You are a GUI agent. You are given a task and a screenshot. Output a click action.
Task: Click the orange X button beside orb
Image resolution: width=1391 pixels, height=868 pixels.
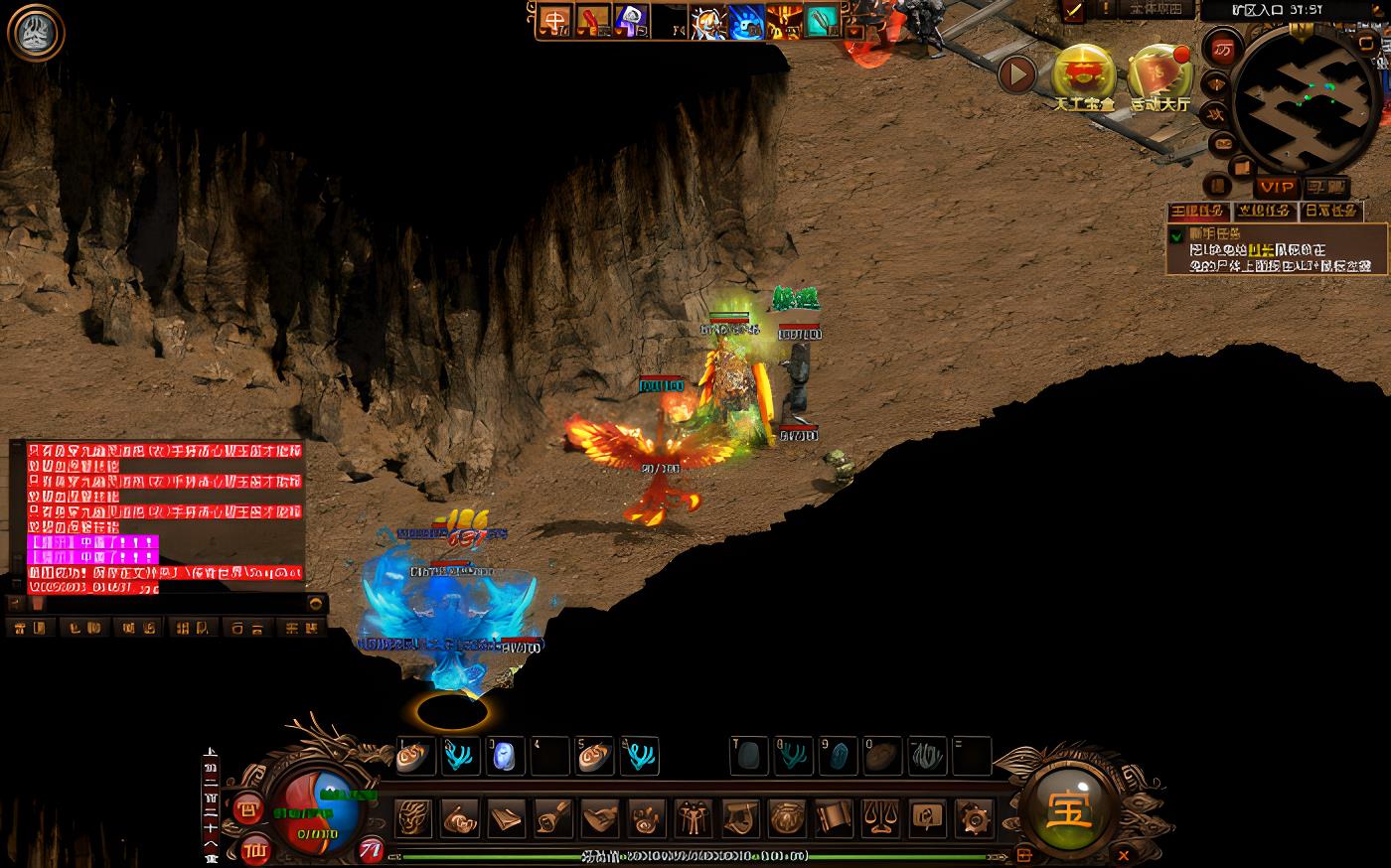click(x=1124, y=853)
